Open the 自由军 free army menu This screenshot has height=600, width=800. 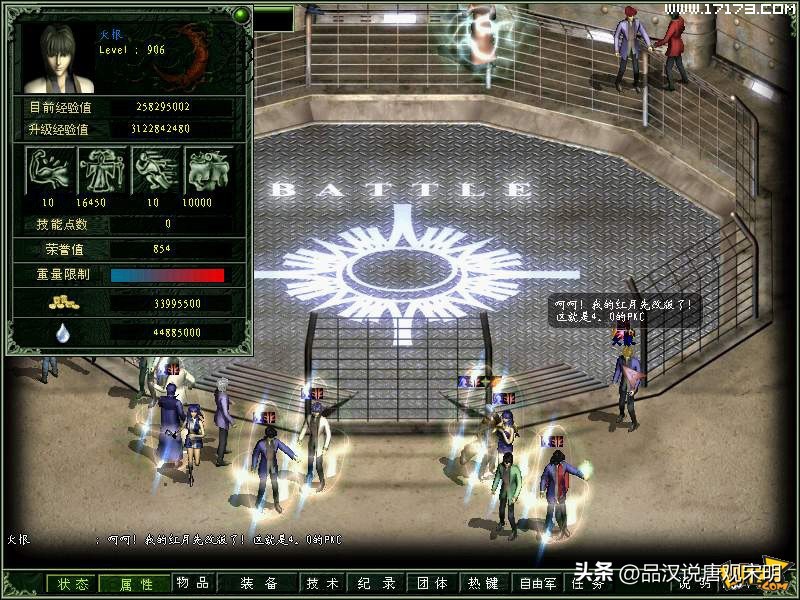tap(538, 584)
